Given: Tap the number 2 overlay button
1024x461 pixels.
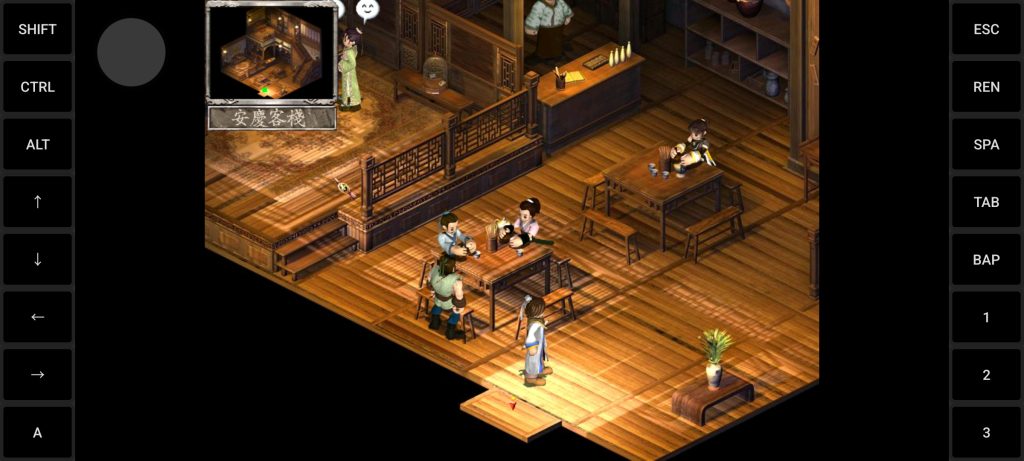Looking at the screenshot, I should point(986,374).
